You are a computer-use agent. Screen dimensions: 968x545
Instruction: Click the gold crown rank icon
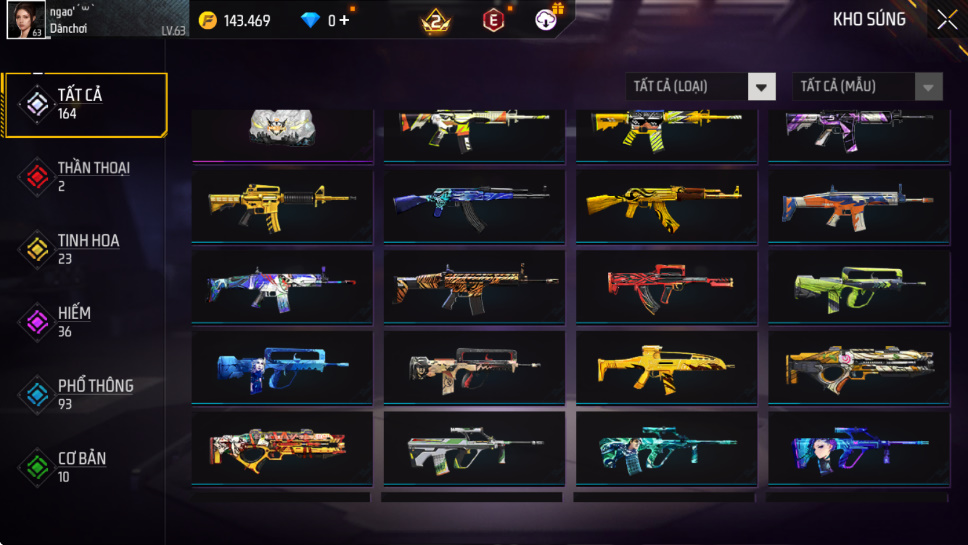[436, 20]
